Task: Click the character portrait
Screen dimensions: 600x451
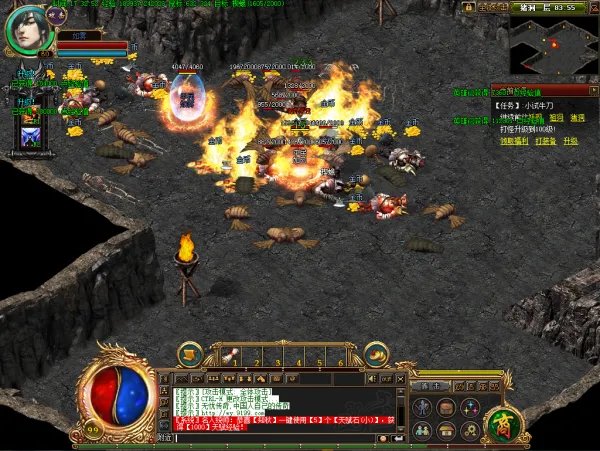Action: [27, 29]
